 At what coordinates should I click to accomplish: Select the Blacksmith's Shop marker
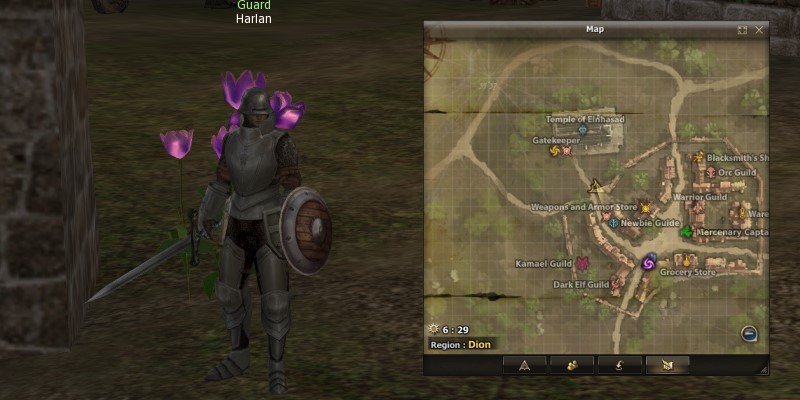coord(699,157)
